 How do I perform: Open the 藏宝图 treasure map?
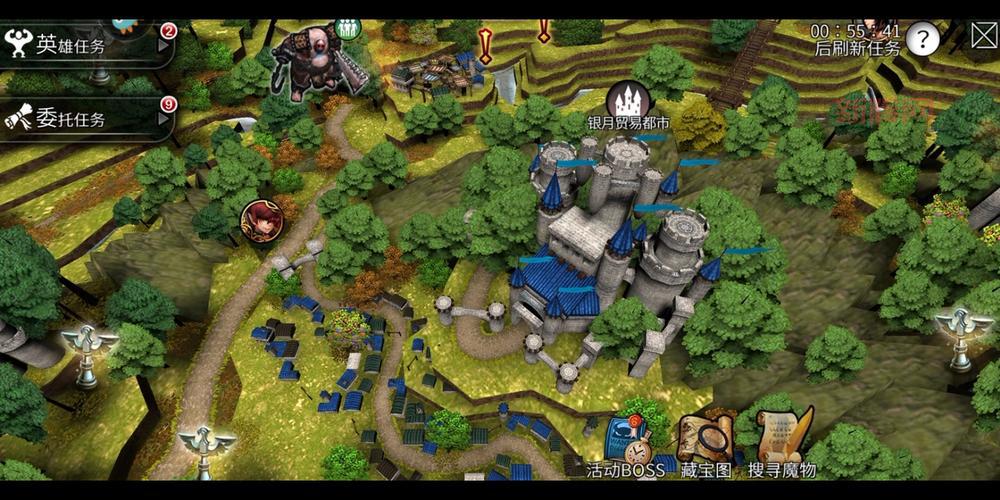[x=705, y=441]
